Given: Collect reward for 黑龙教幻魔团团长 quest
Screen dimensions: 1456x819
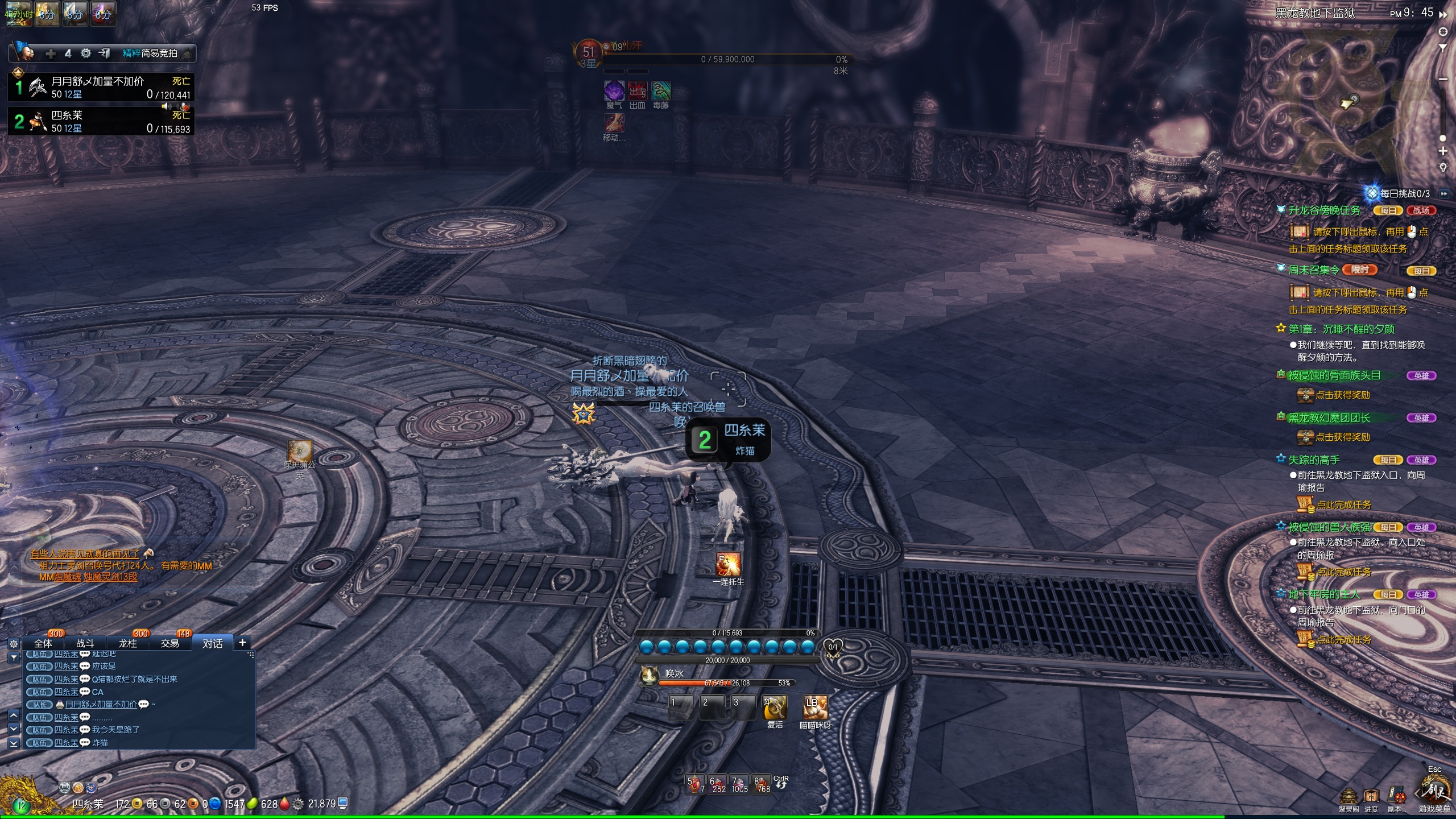Looking at the screenshot, I should [1342, 437].
